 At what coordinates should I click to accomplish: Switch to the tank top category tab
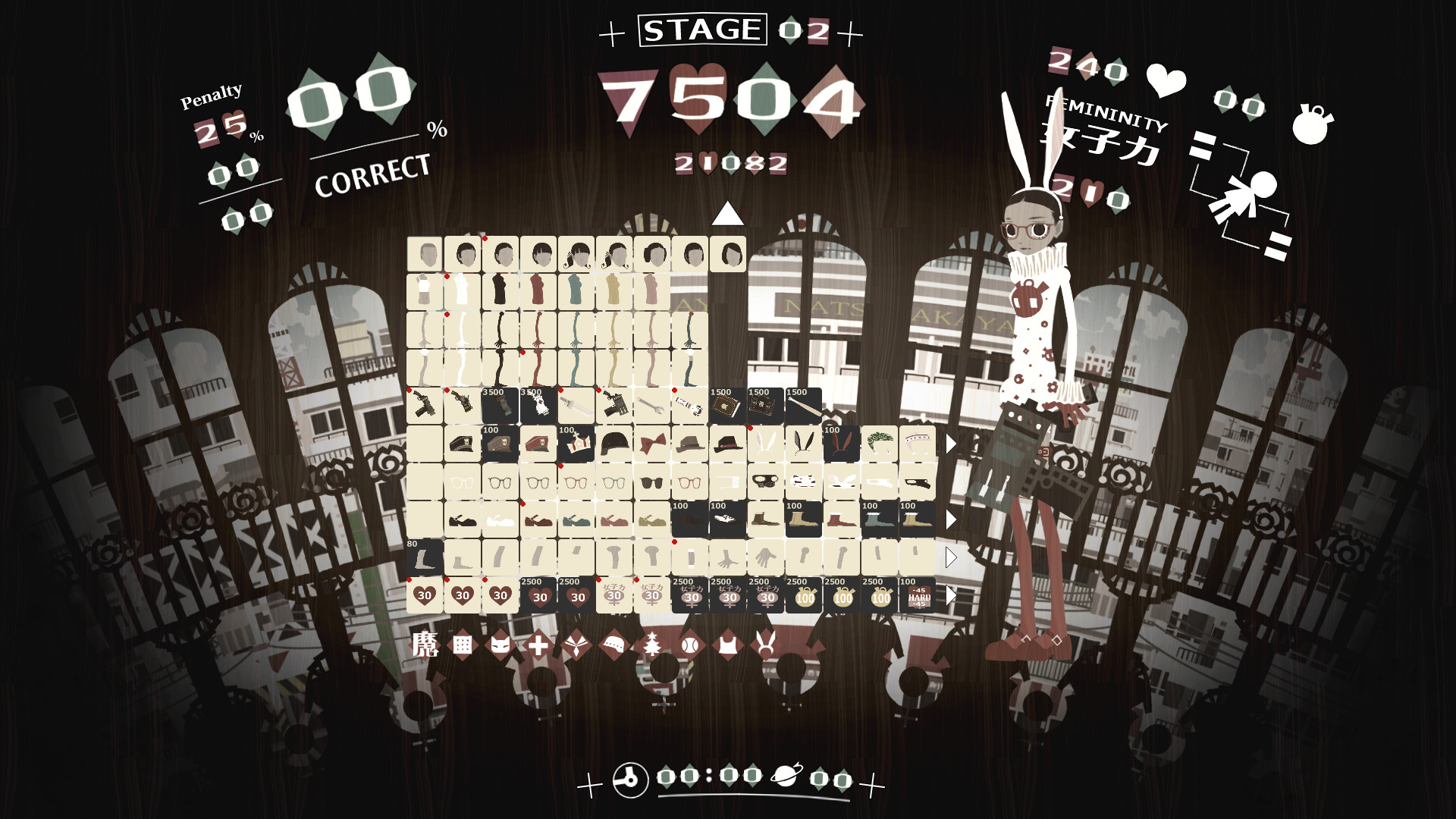726,646
